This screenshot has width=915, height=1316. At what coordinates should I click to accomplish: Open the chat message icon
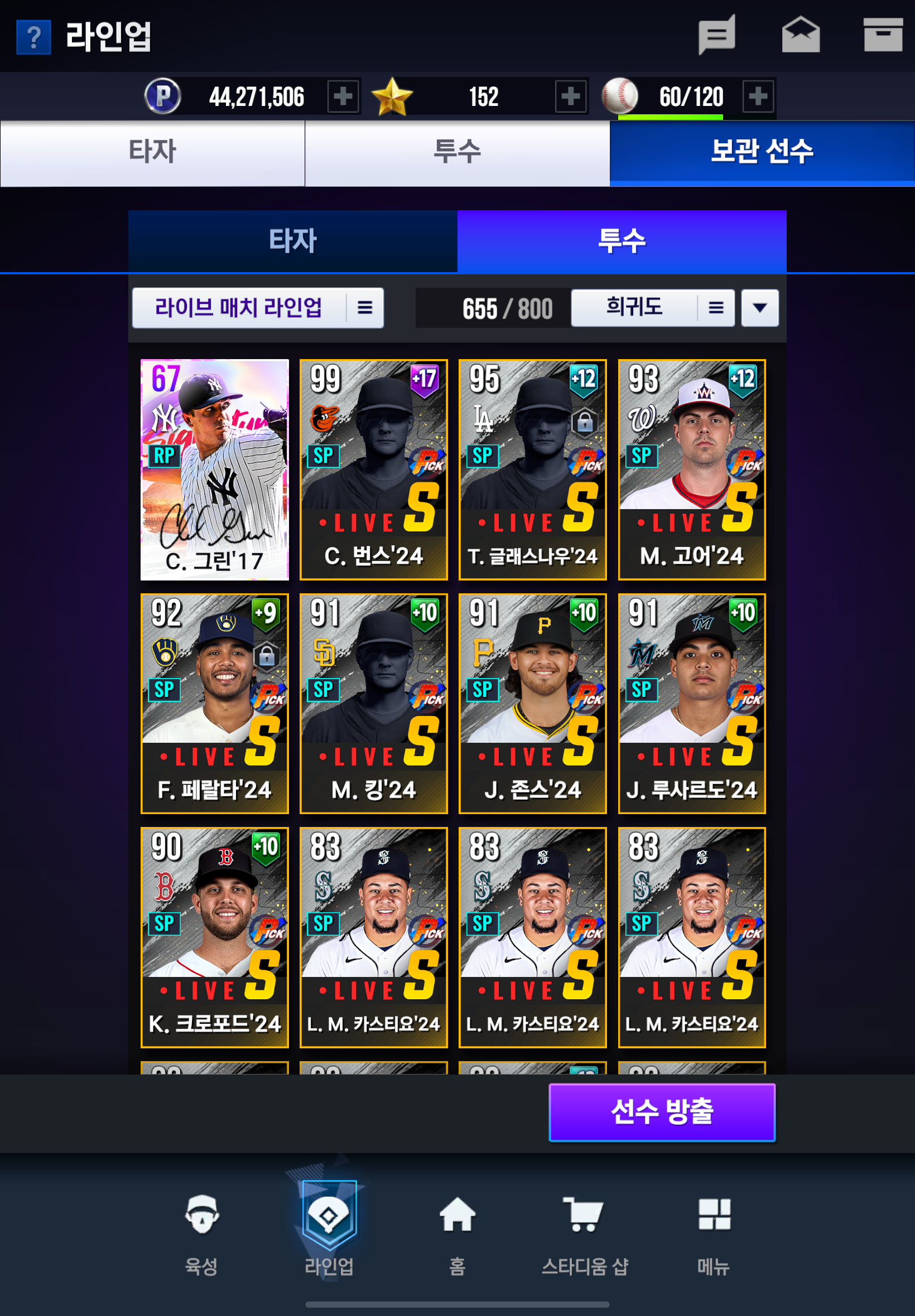click(716, 36)
